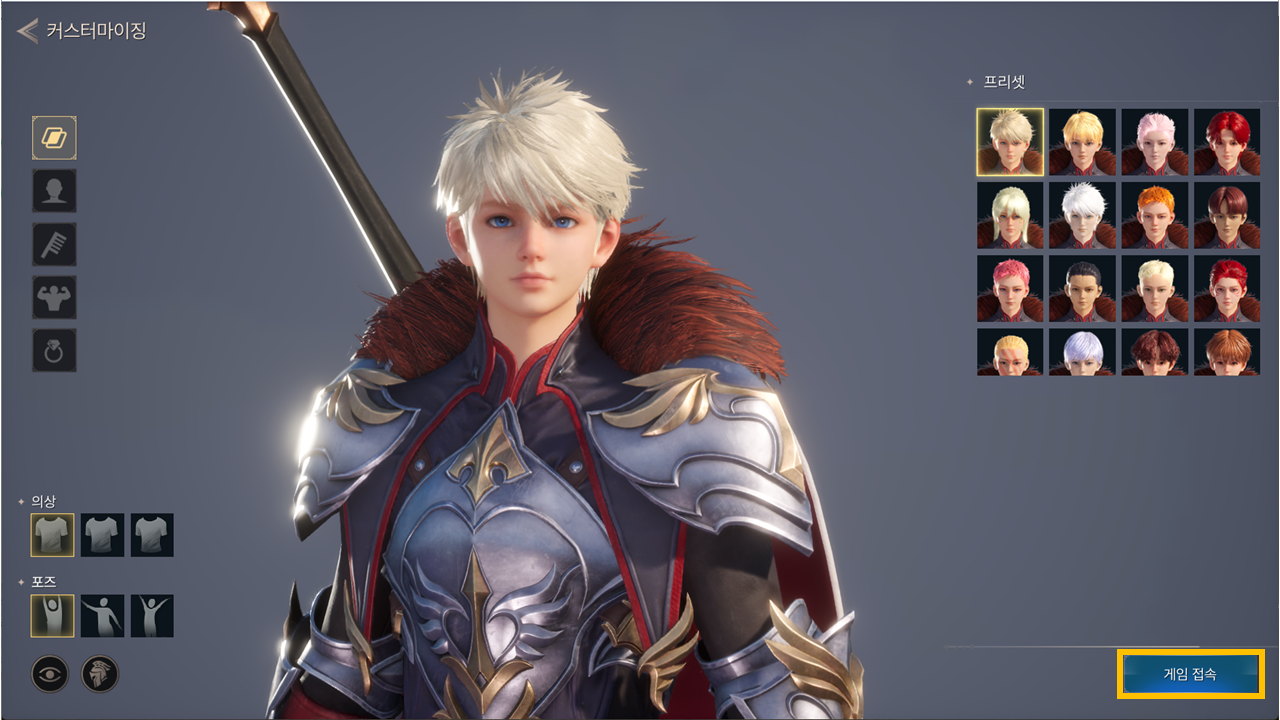Select the bright orange hair preset

click(1155, 215)
